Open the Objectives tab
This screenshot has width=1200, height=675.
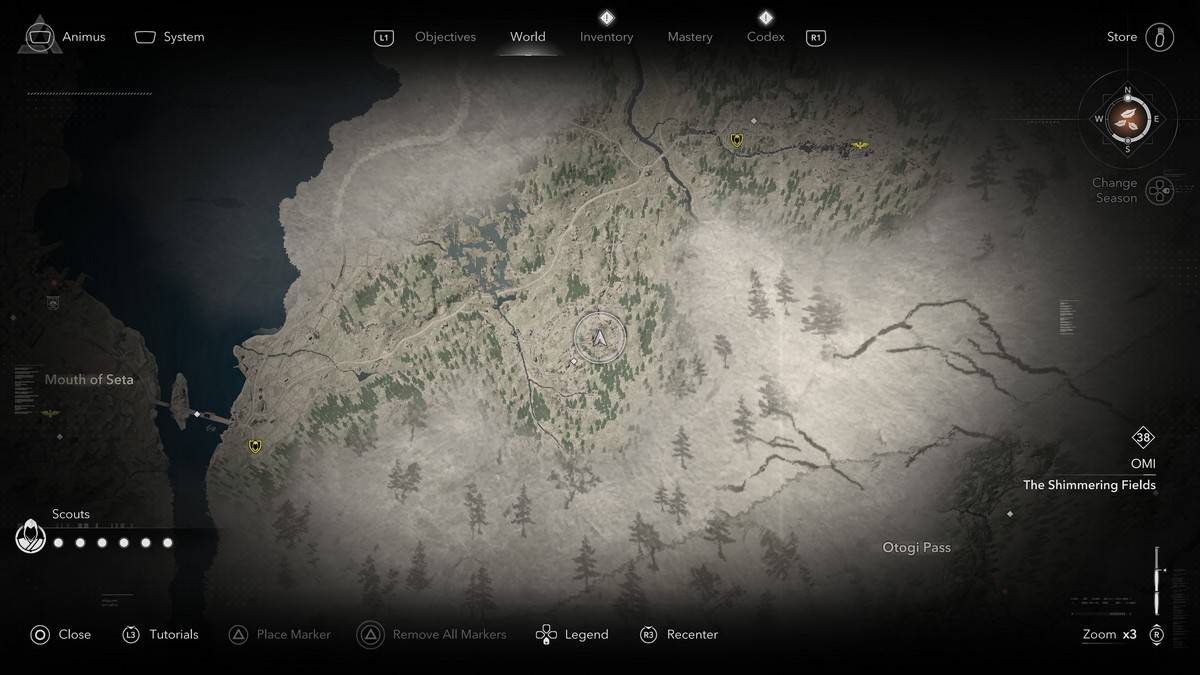(x=445, y=37)
